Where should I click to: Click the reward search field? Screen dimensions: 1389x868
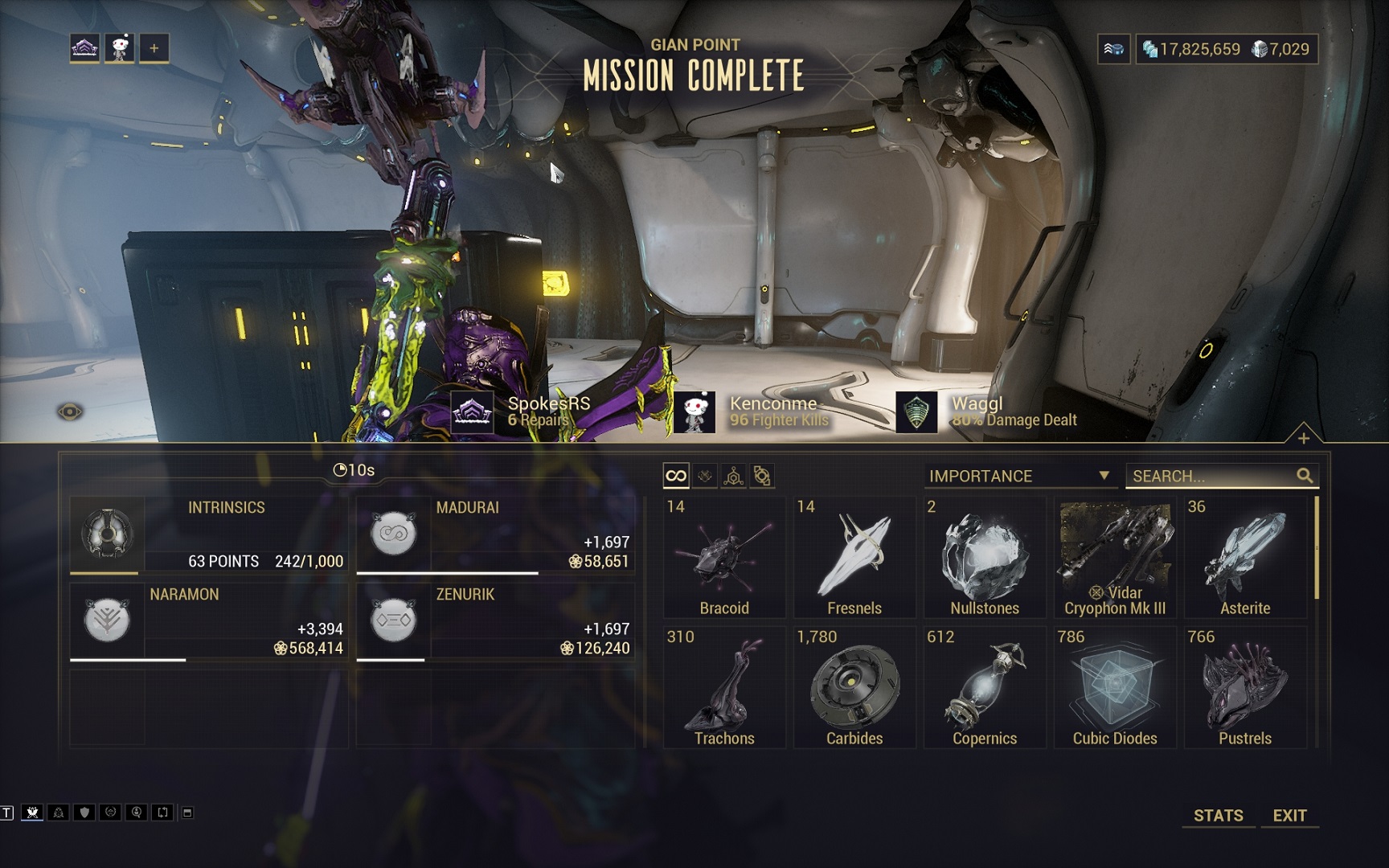click(1212, 476)
